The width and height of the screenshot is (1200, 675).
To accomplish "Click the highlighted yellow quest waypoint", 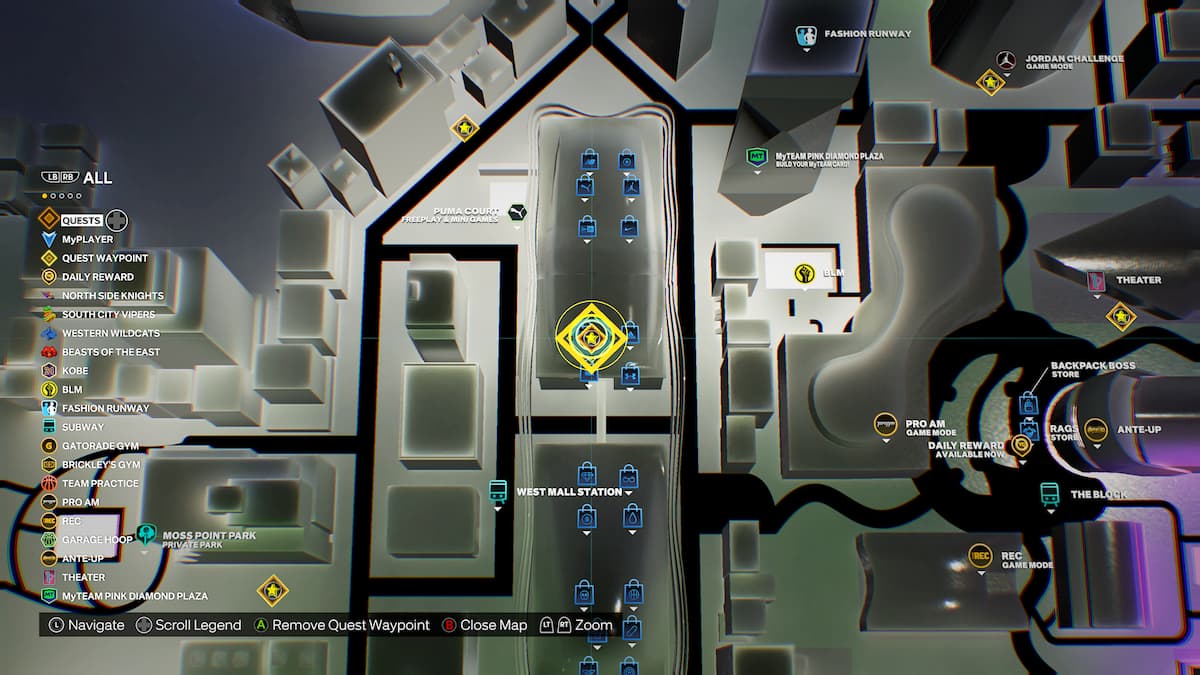I will (x=590, y=337).
